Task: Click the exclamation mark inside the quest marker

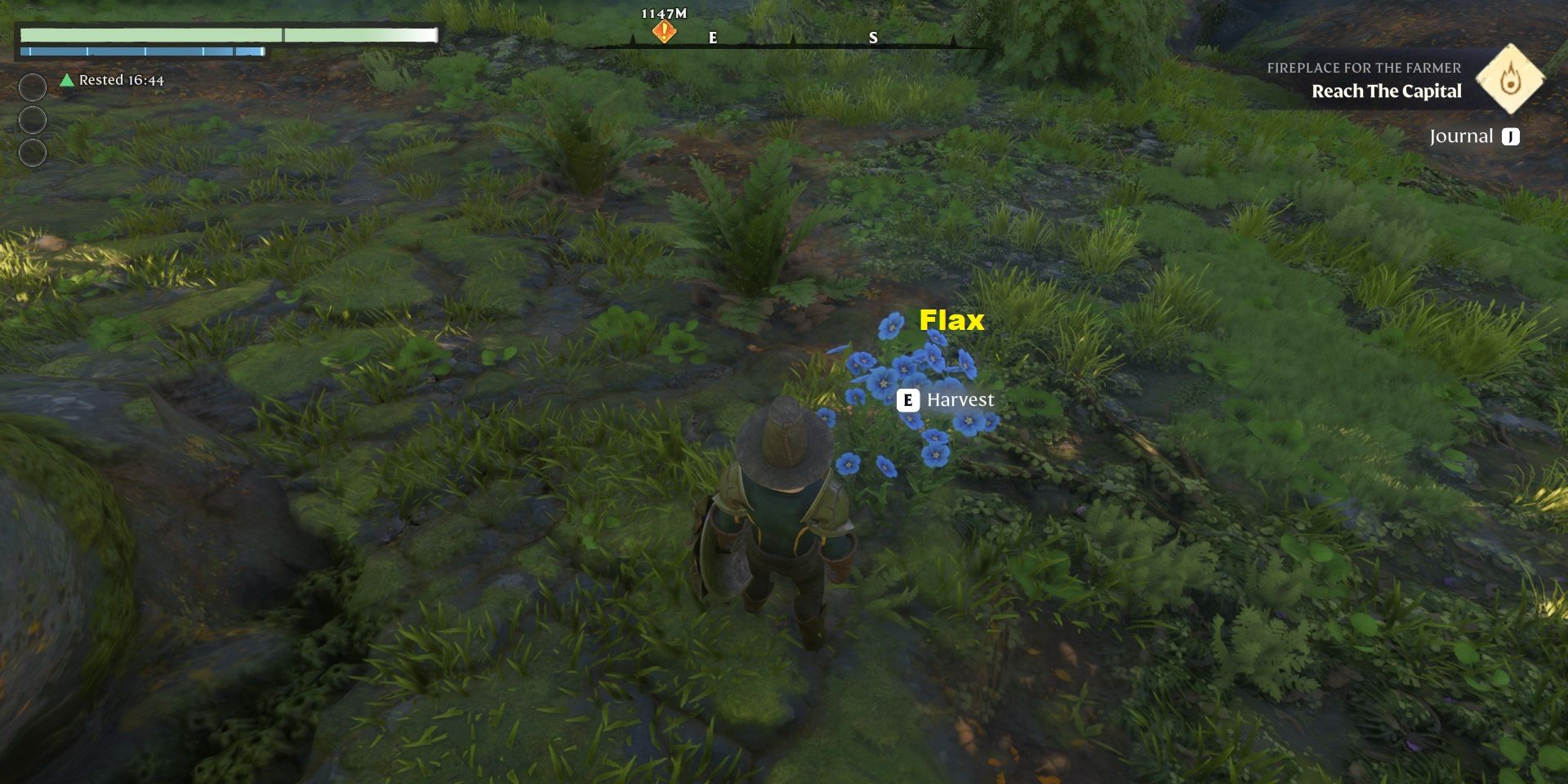Action: [662, 29]
